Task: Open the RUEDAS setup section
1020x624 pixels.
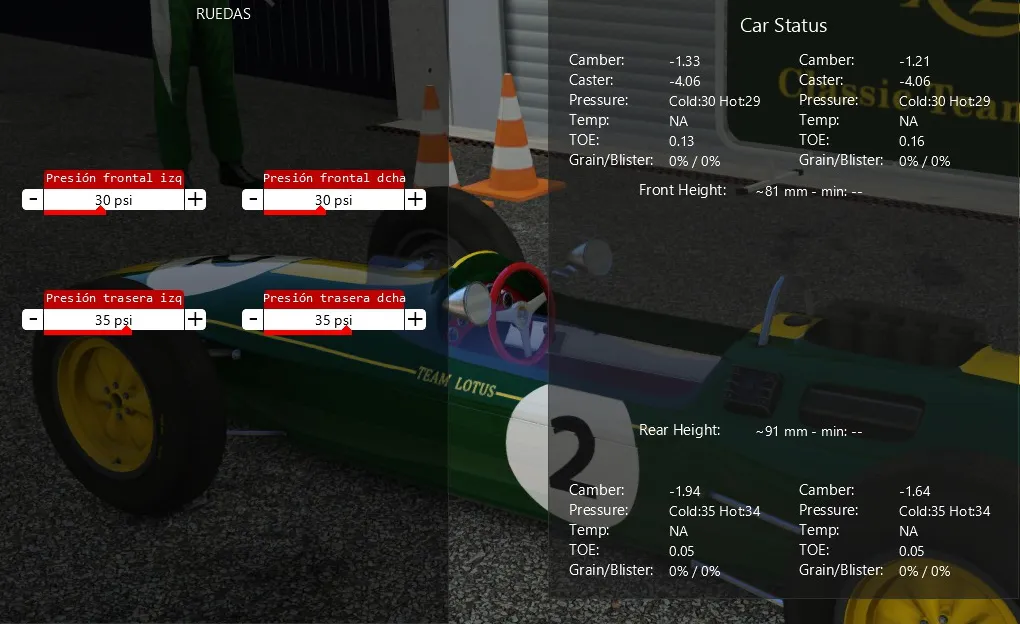Action: click(x=223, y=14)
